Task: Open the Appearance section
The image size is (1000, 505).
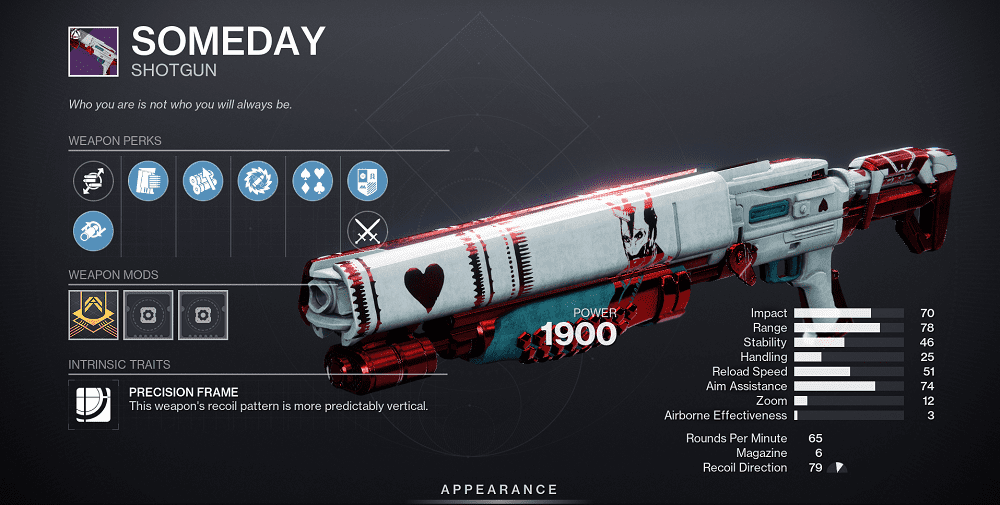Action: click(x=500, y=489)
